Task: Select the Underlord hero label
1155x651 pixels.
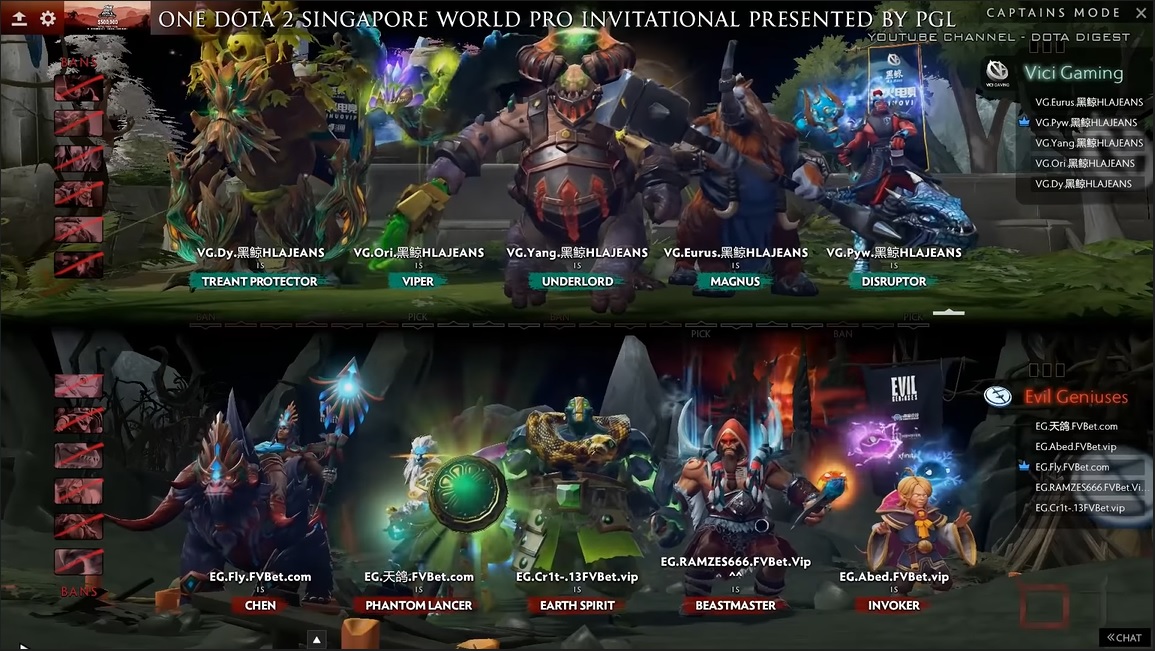Action: pyautogui.click(x=577, y=281)
